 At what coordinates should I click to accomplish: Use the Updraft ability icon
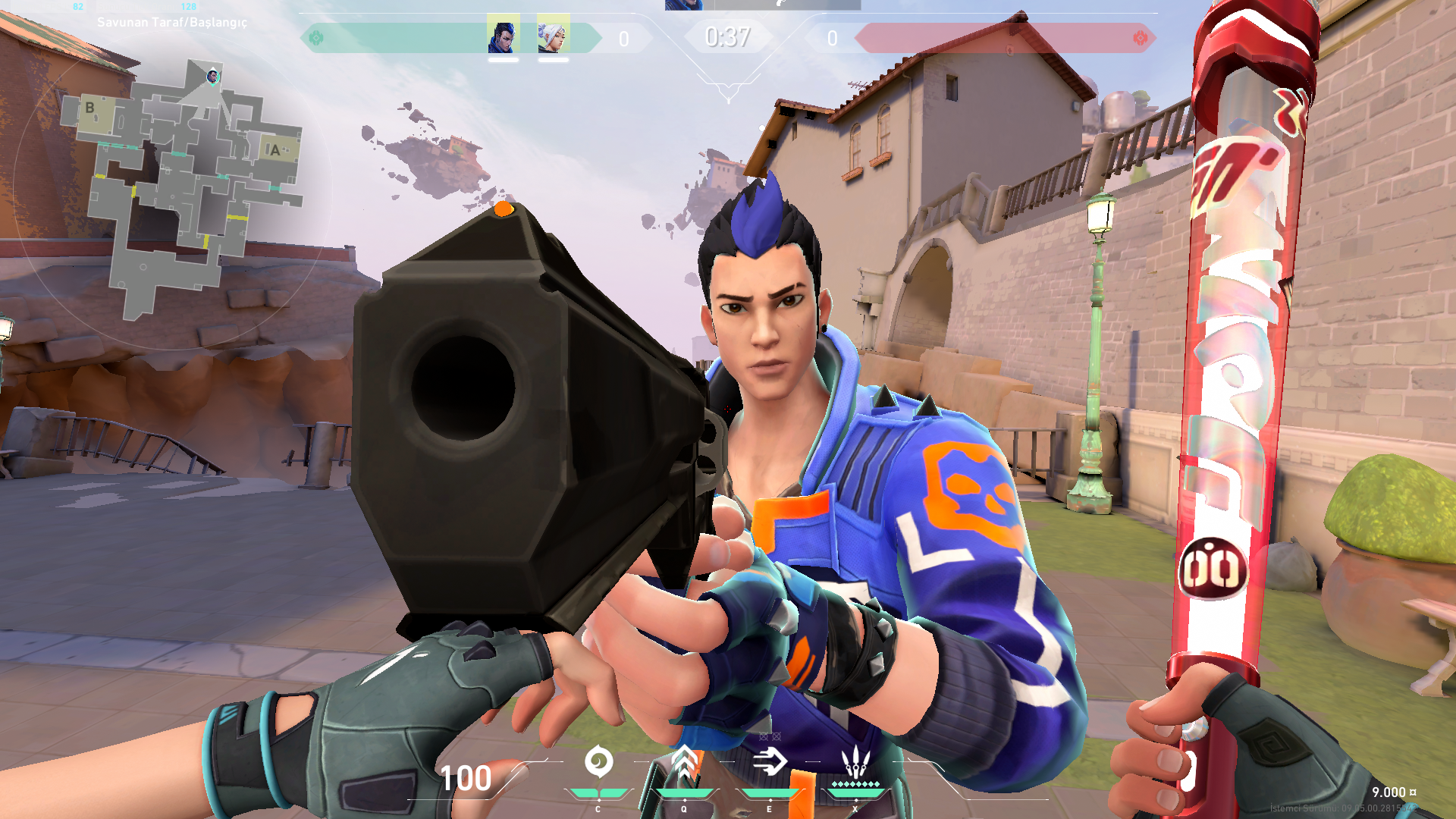(x=683, y=762)
